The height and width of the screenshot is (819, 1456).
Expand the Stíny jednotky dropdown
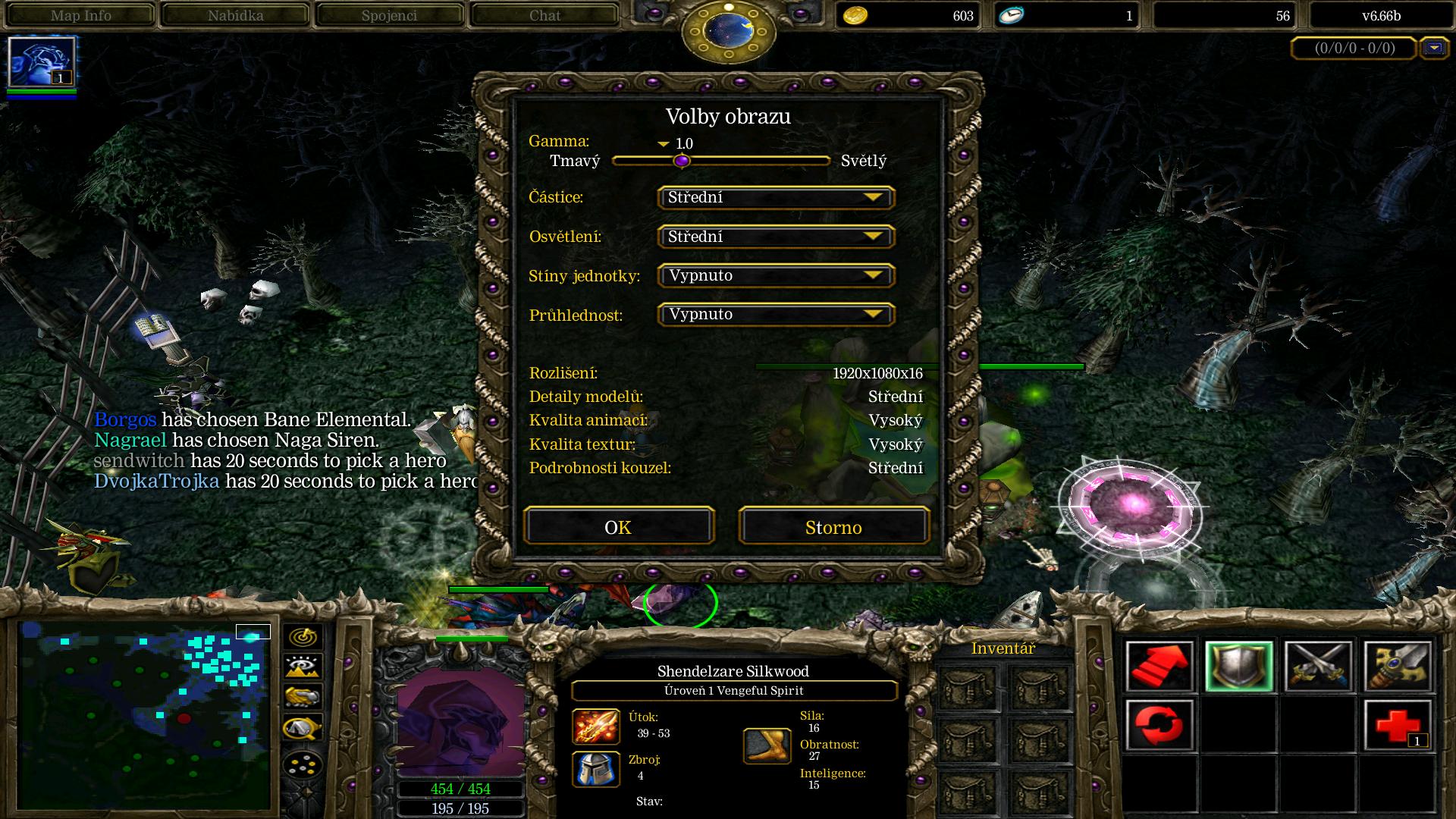point(776,275)
